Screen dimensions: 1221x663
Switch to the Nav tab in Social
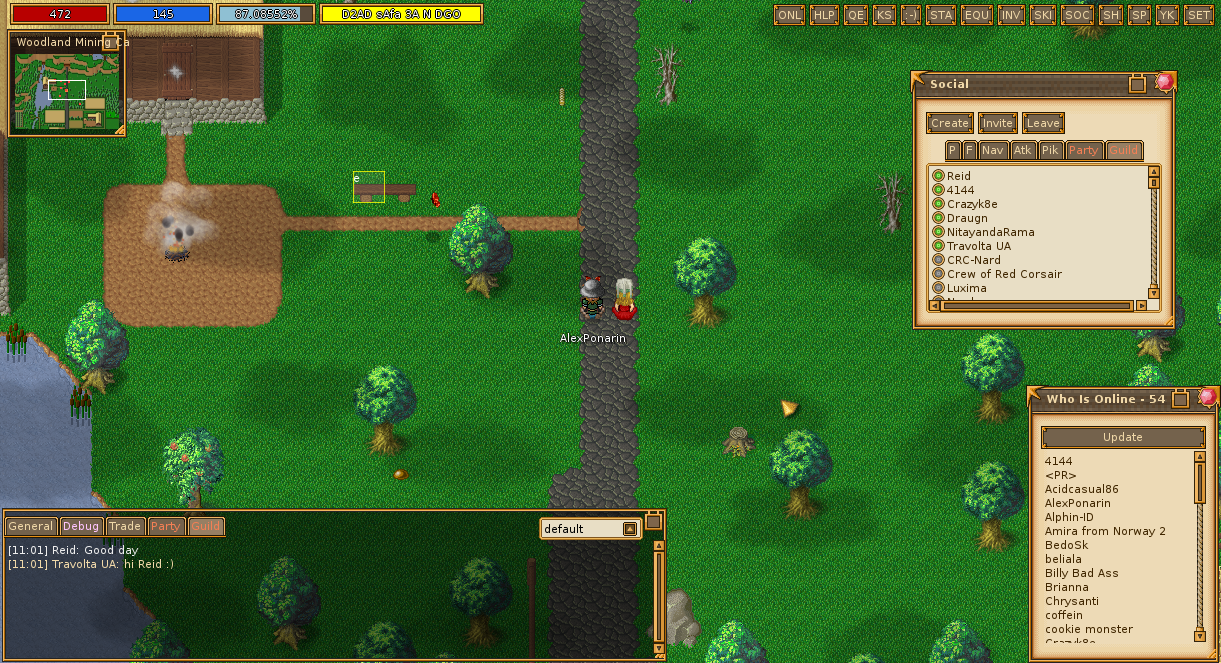(x=992, y=150)
